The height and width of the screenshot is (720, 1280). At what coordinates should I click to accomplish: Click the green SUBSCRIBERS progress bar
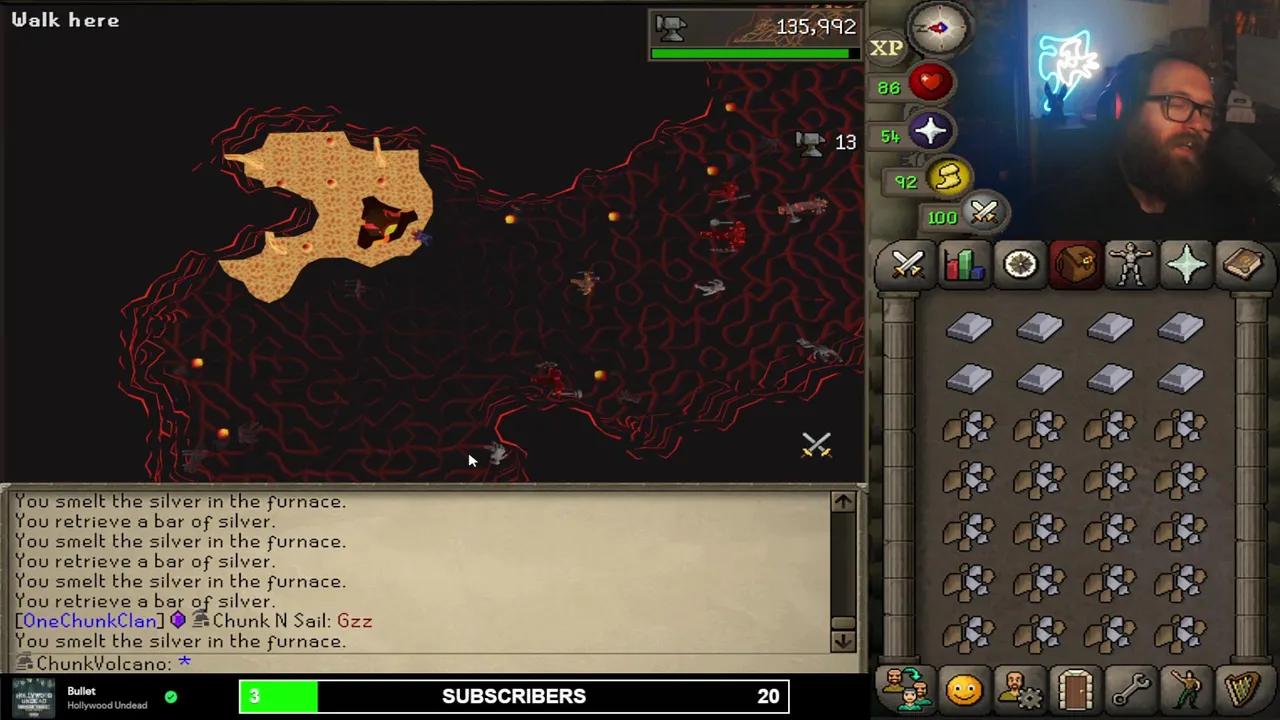click(280, 696)
